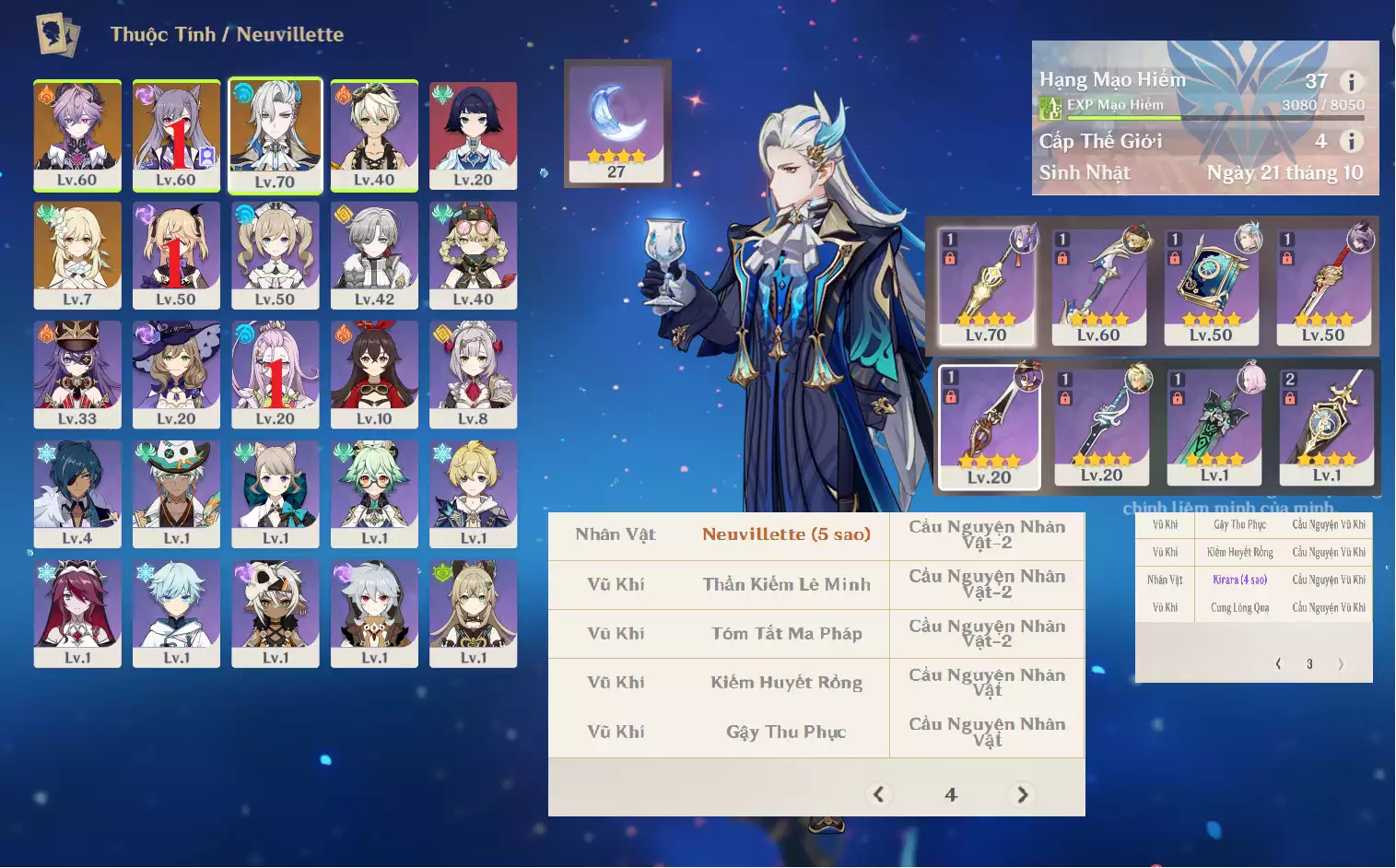Pick the Lv.33 character with the captain hat
This screenshot has width=1396, height=868.
77,373
